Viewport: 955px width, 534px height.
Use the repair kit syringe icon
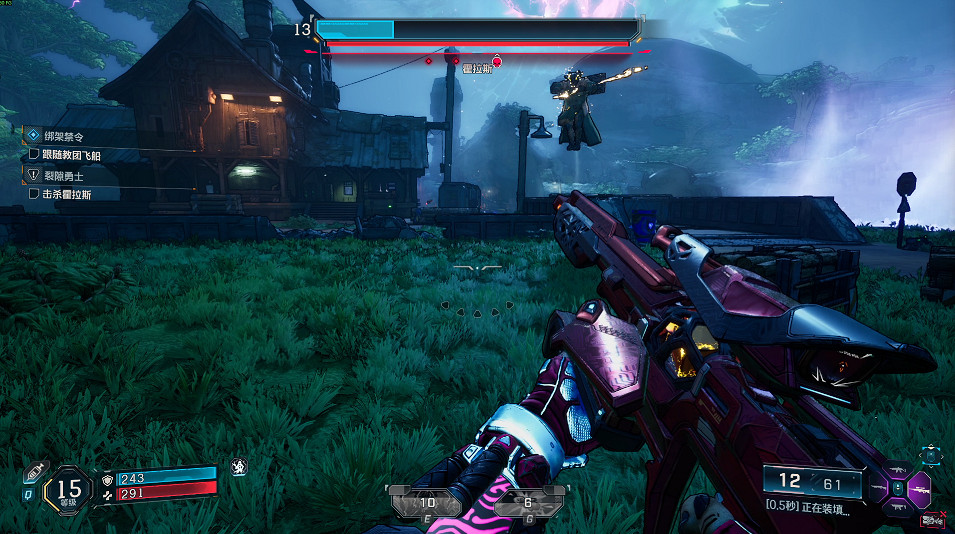[33, 471]
